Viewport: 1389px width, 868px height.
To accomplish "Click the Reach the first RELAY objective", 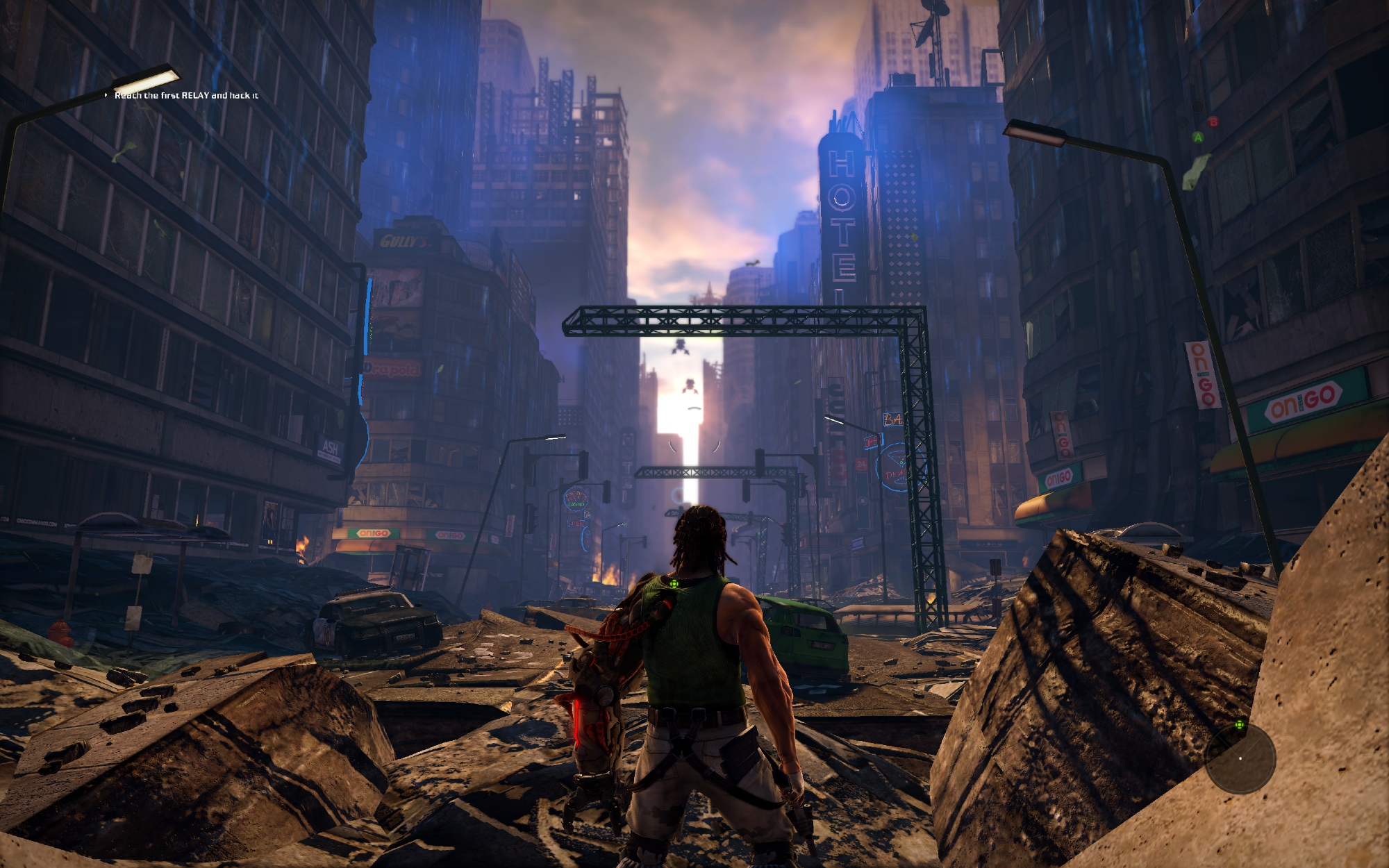I will (x=186, y=95).
